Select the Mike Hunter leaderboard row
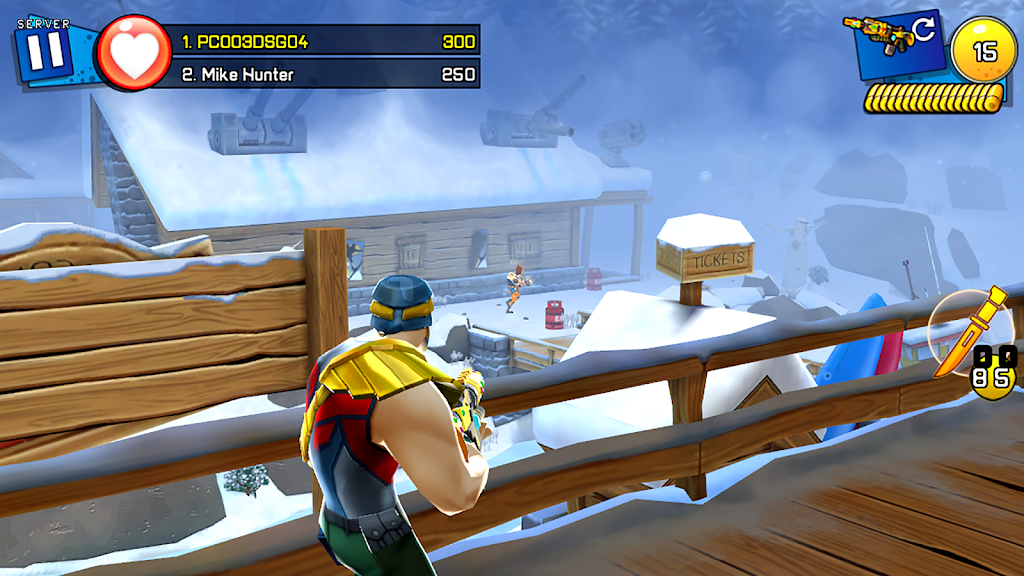The image size is (1024, 576). [x=318, y=75]
